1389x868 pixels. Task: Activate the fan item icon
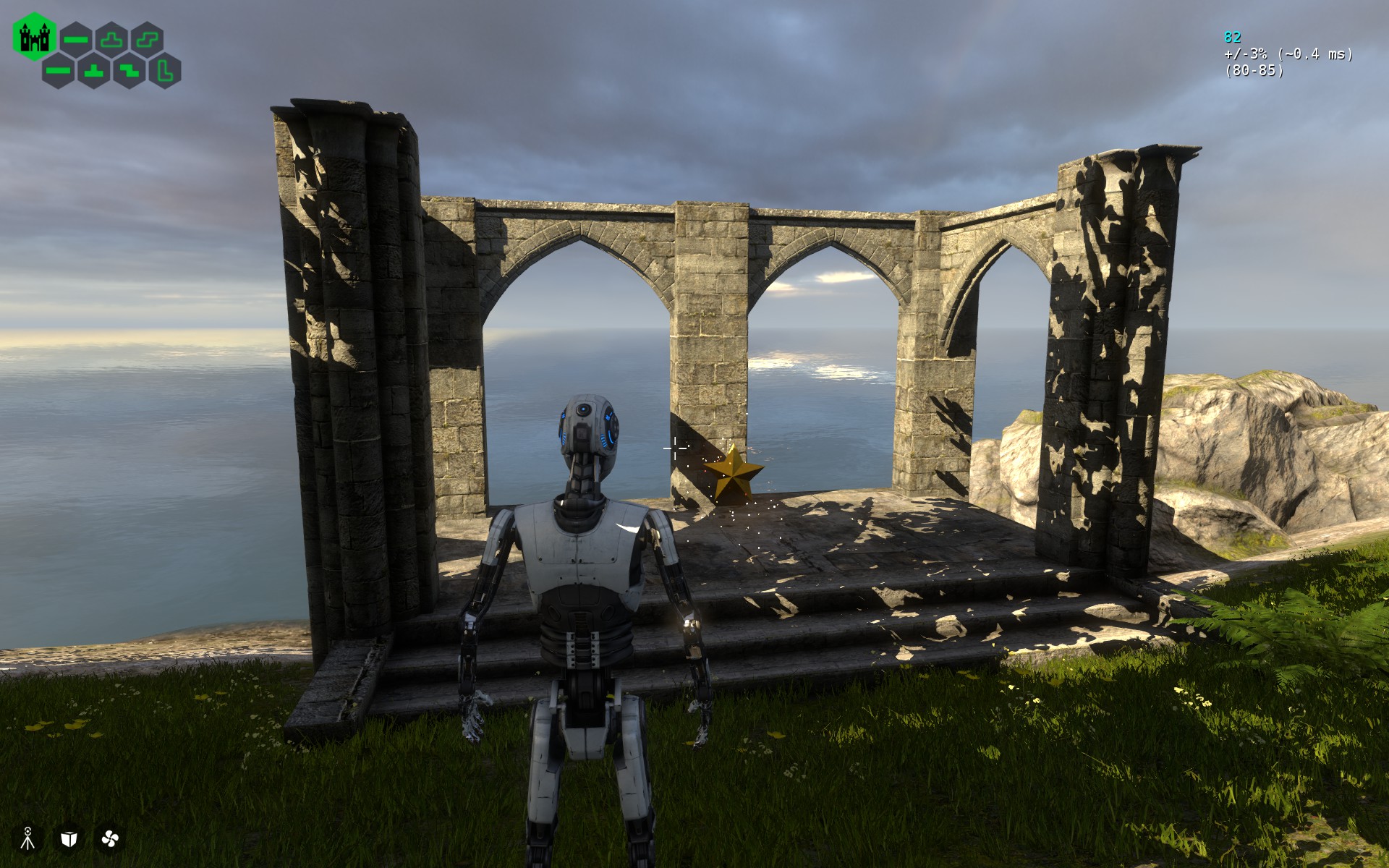(110, 838)
